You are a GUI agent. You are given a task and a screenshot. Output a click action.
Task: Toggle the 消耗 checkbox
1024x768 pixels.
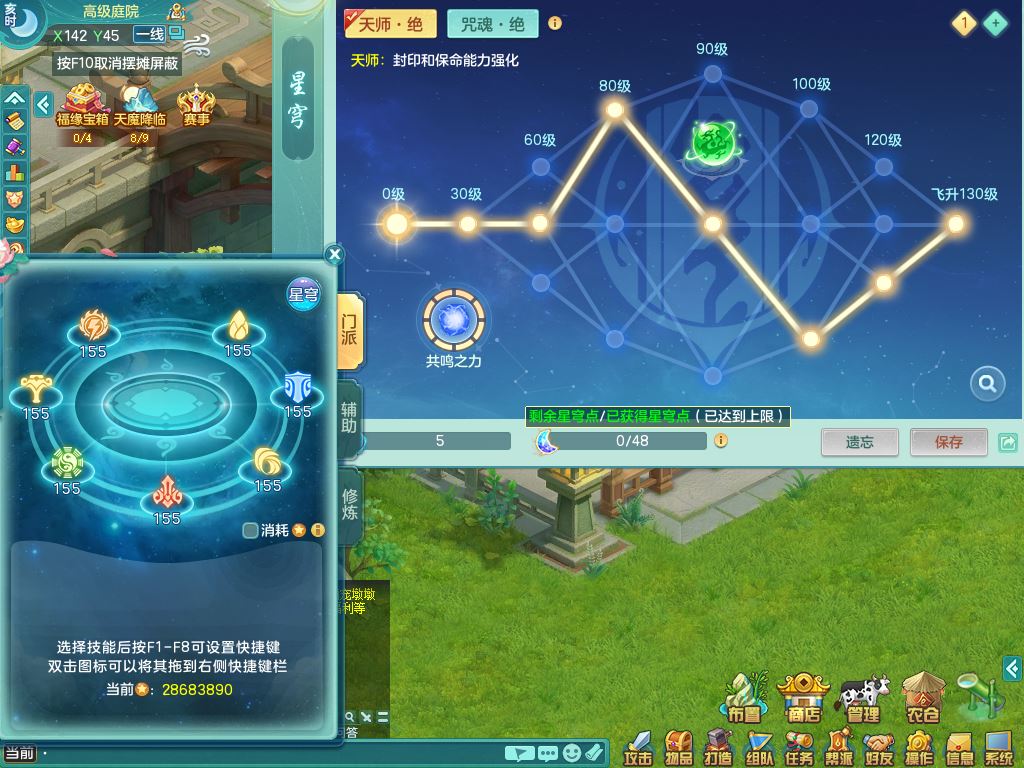tap(251, 530)
